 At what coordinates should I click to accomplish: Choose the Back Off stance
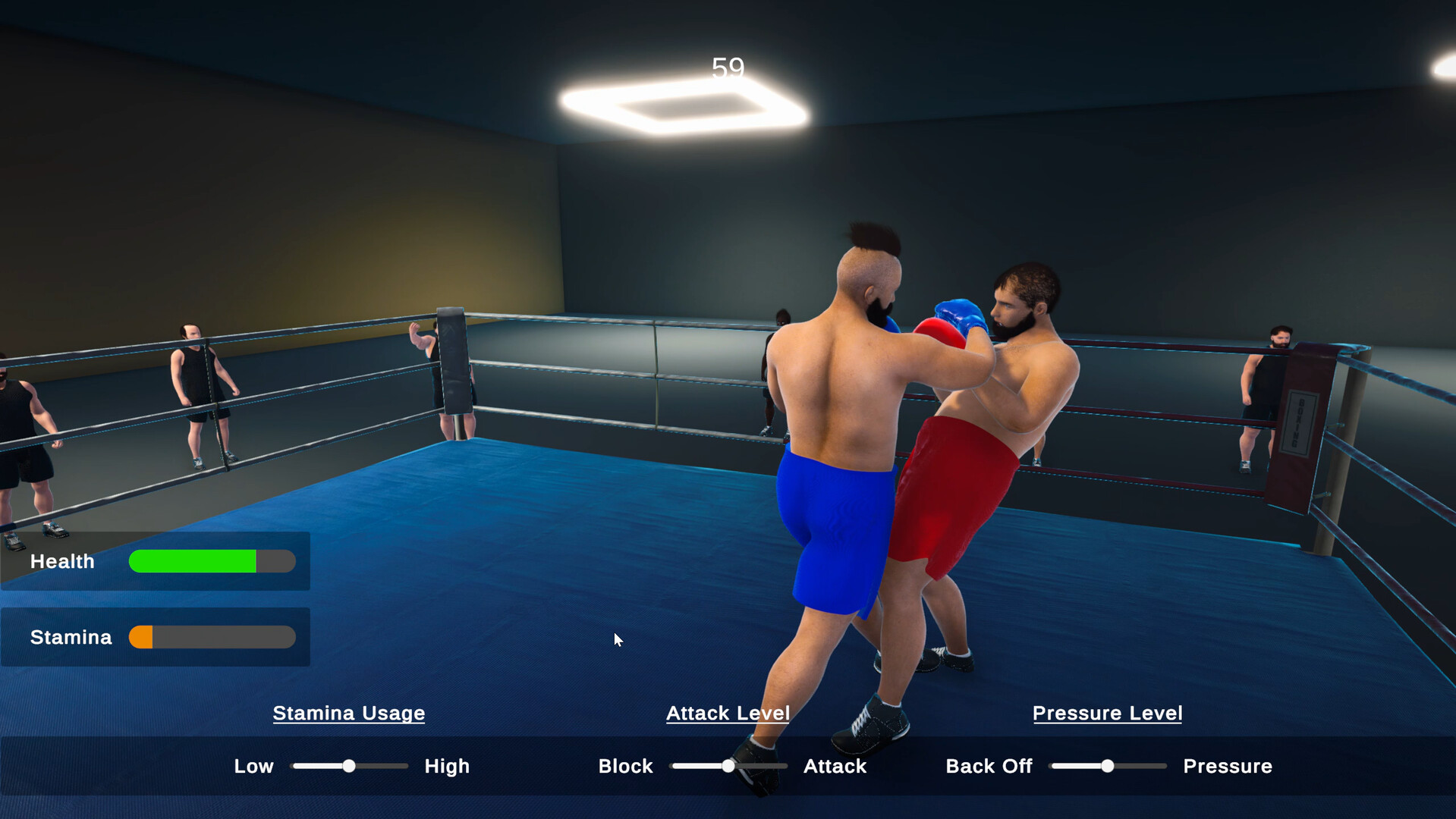[988, 766]
